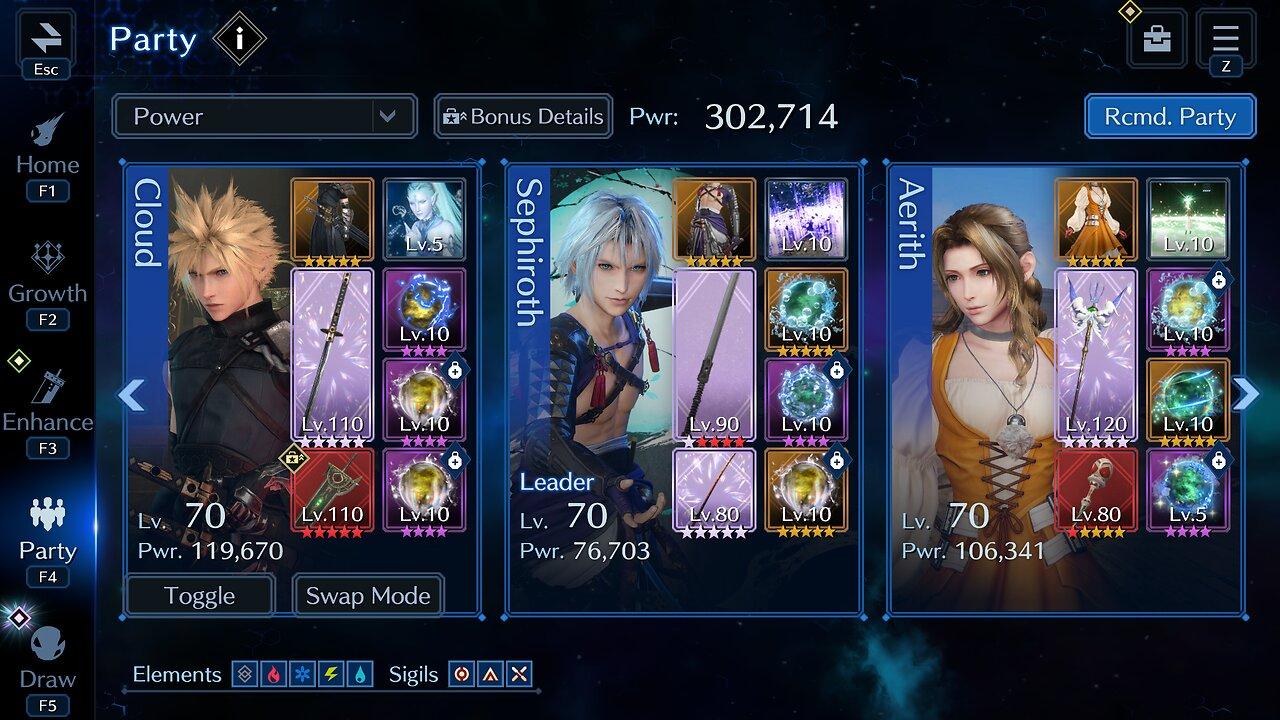
Task: Open the item box briefcase icon
Action: pos(1156,40)
